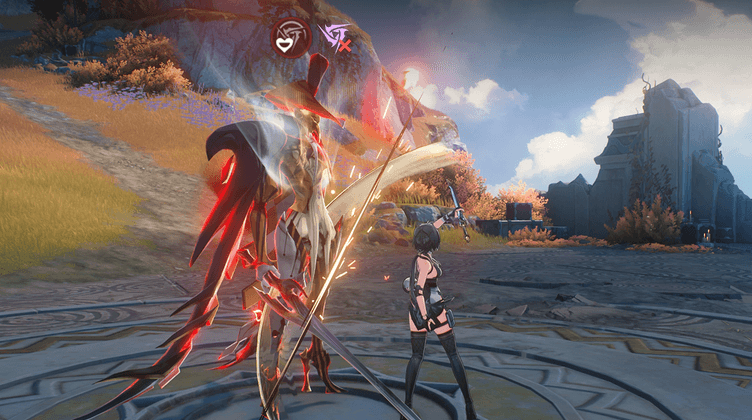Click the red circular heart status icon
Screen dimensions: 752x420
291,37
